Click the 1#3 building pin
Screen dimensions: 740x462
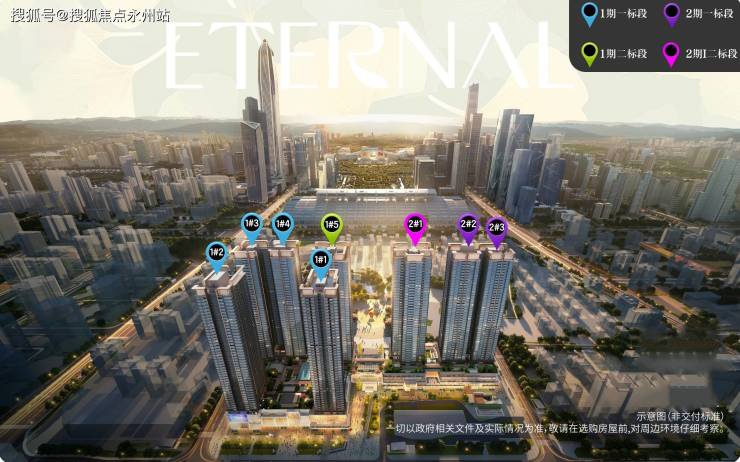(252, 224)
